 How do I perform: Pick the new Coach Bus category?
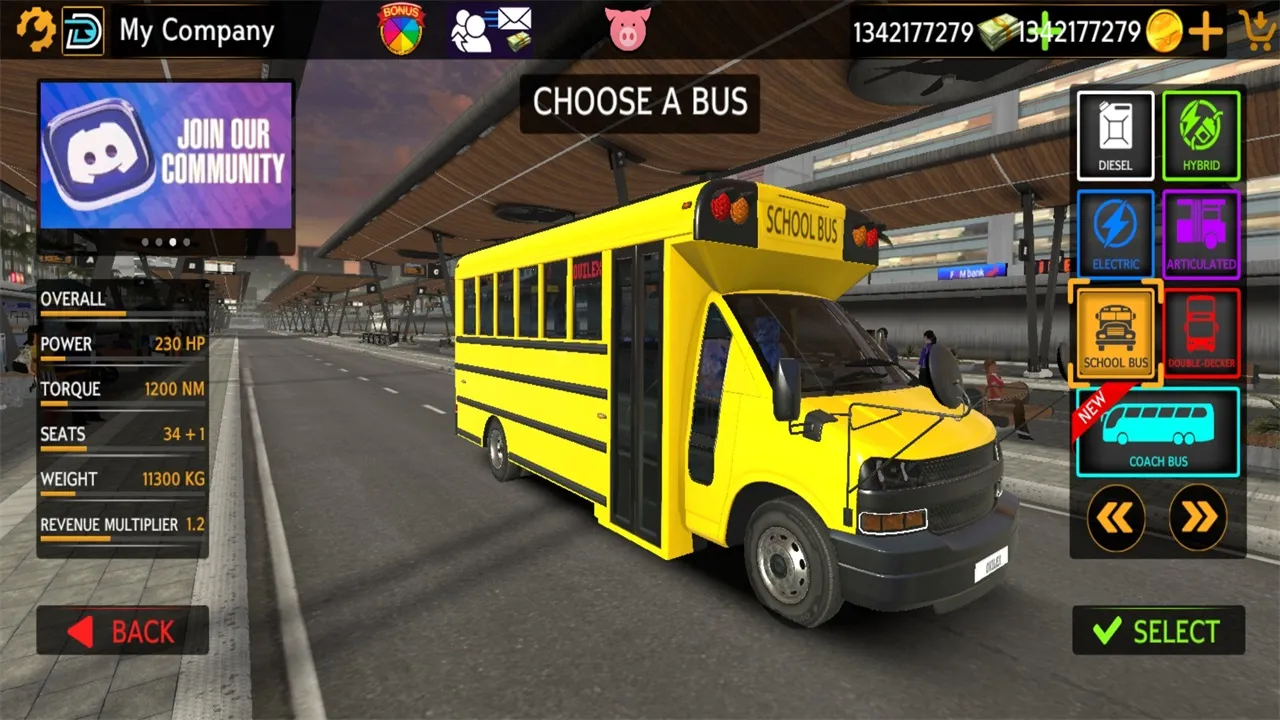pos(1158,432)
